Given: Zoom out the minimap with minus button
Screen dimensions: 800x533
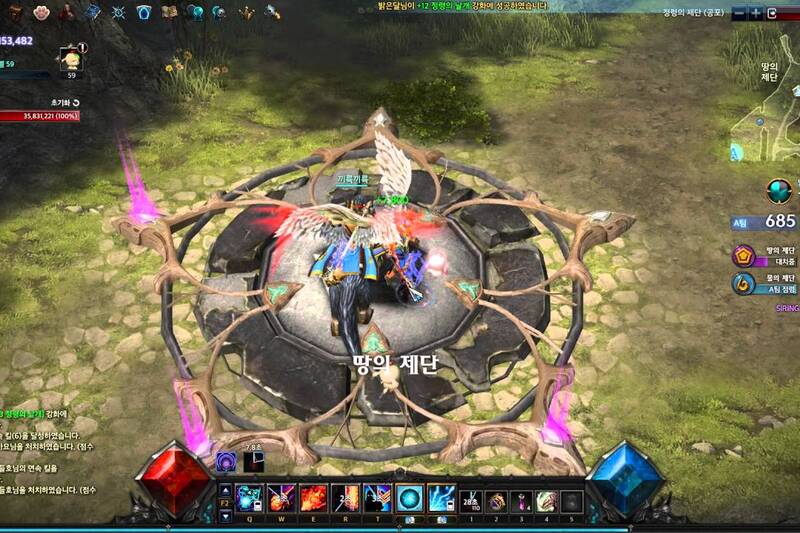Looking at the screenshot, I should [x=739, y=13].
